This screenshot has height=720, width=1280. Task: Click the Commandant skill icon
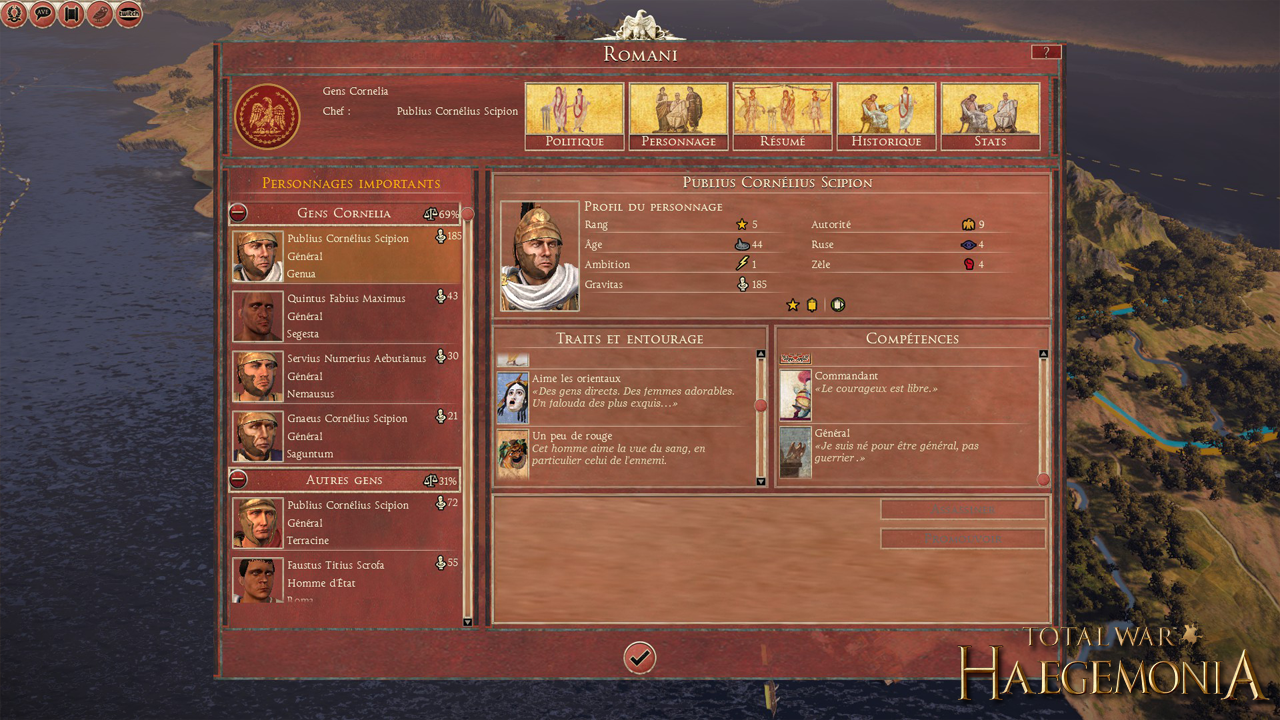point(795,394)
